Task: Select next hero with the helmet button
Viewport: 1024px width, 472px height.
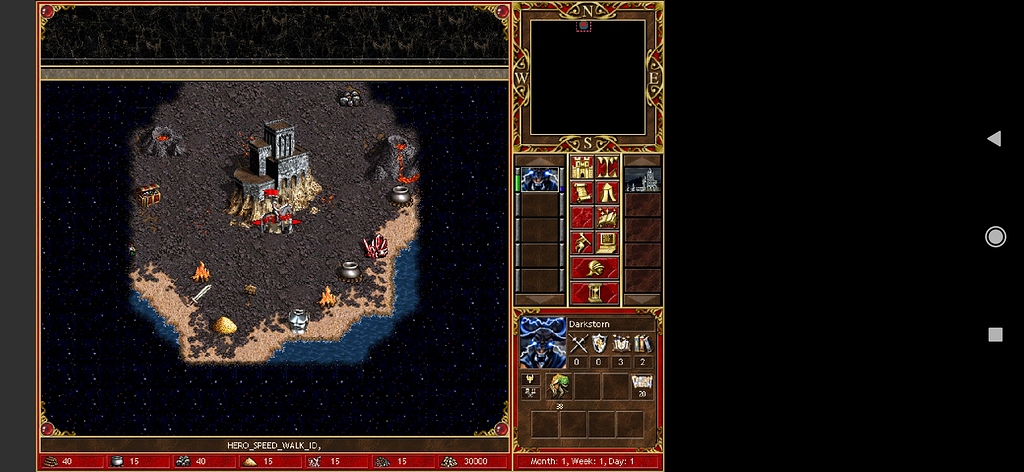Action: (x=594, y=268)
